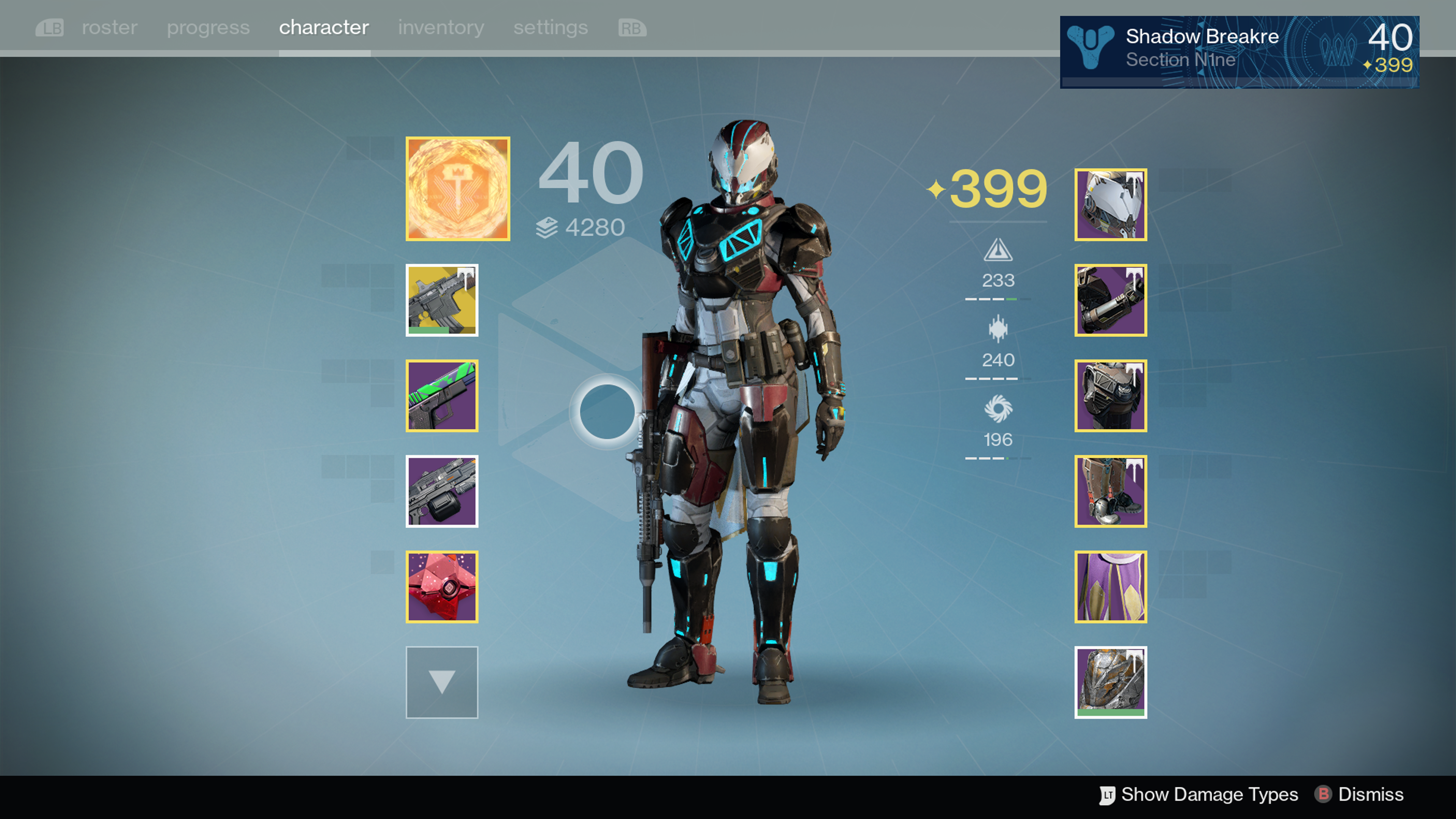Screen dimensions: 1456x819
Task: Select the character tab
Action: (324, 28)
